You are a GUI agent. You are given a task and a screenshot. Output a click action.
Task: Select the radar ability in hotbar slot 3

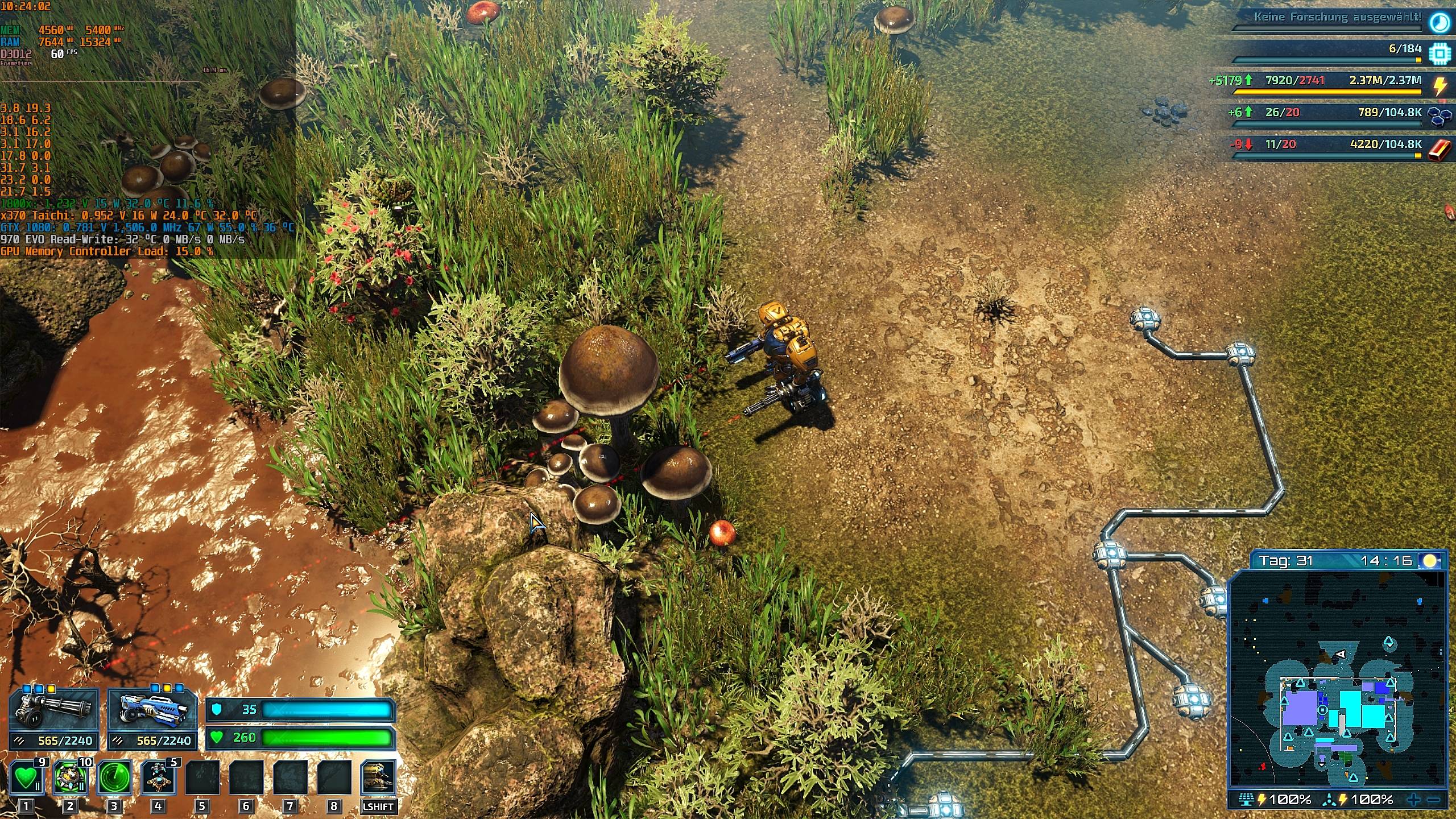(113, 777)
